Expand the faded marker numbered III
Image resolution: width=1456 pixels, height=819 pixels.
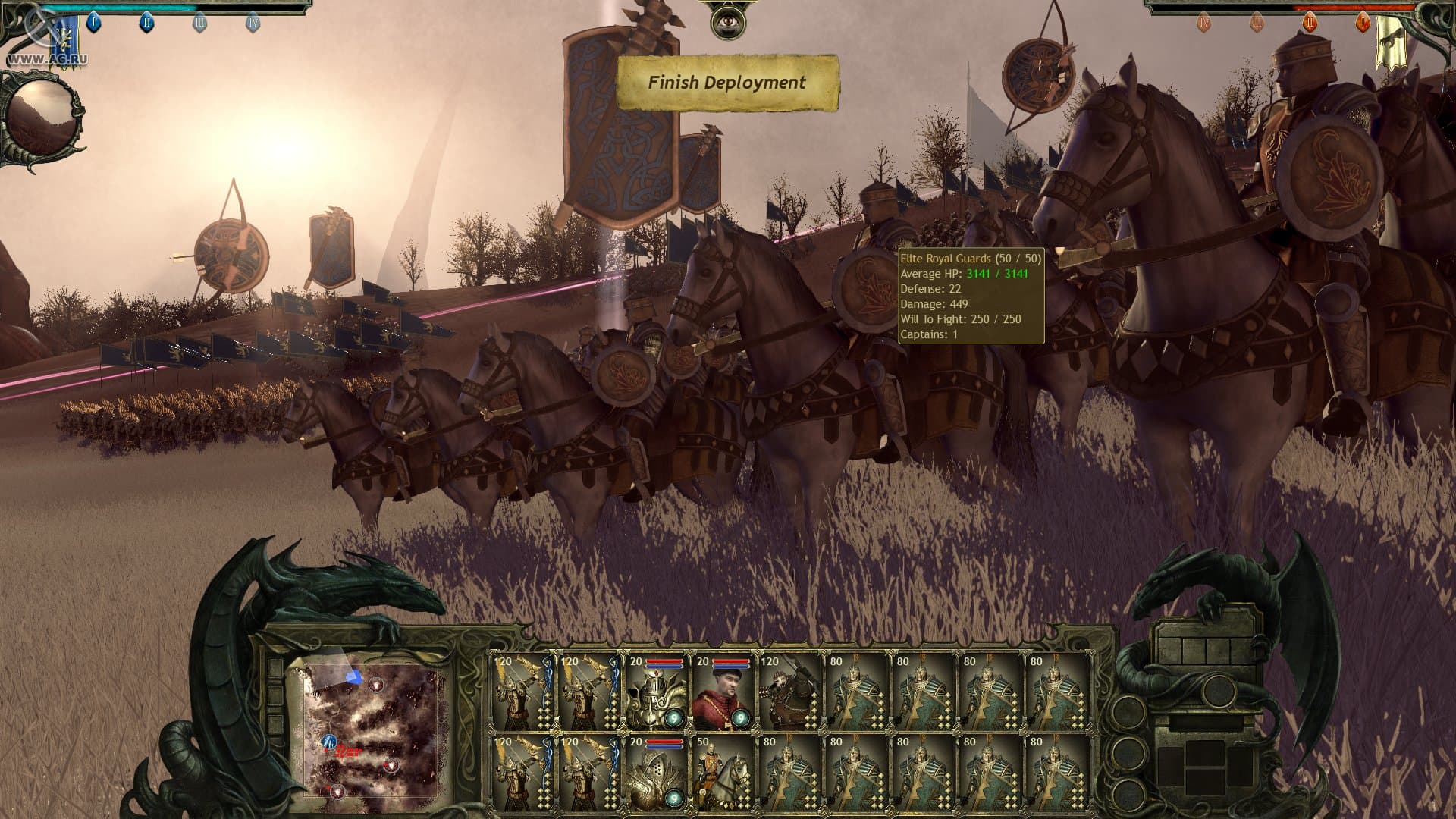(200, 23)
